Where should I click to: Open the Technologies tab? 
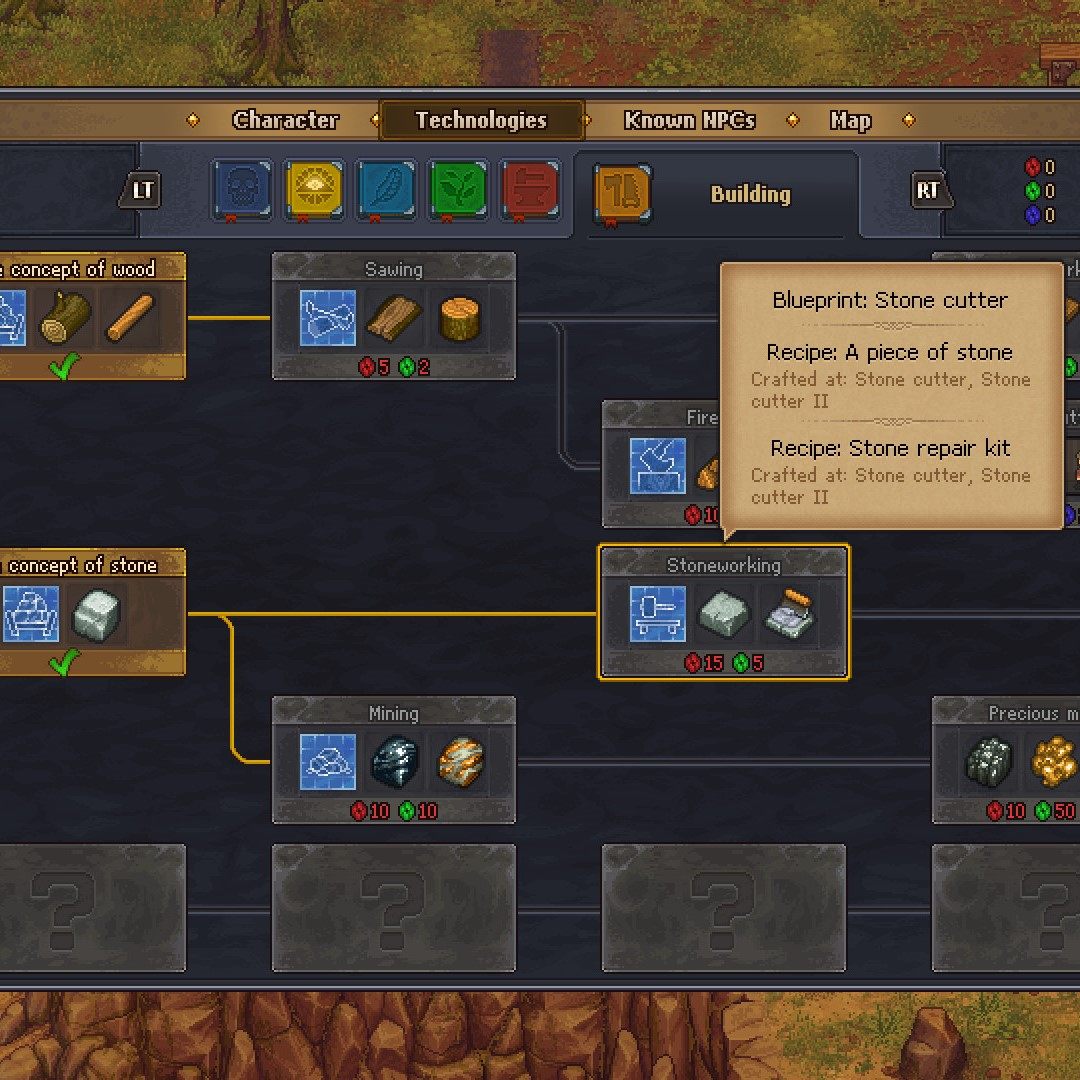[x=481, y=121]
